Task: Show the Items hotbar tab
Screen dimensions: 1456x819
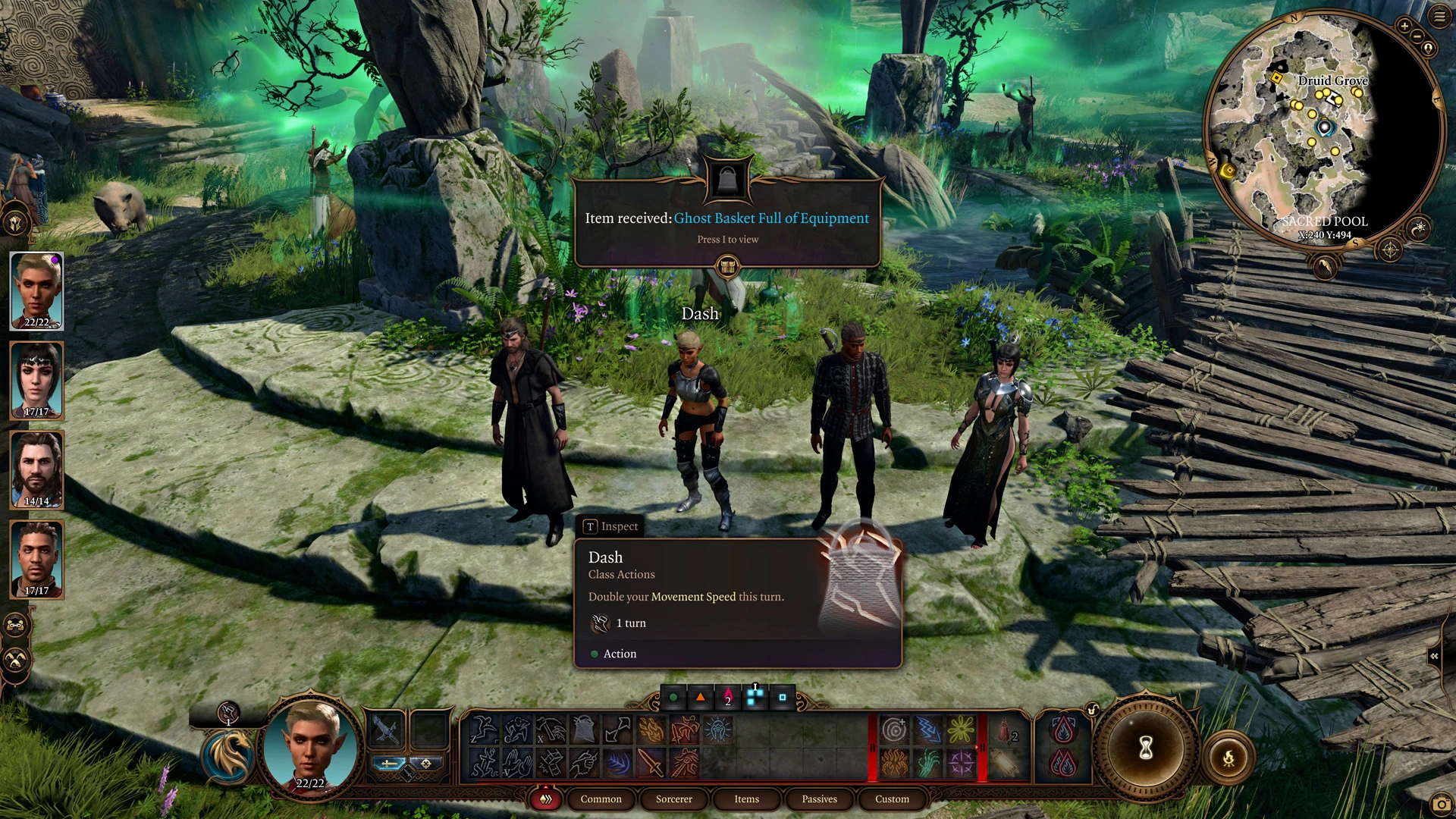Action: click(746, 799)
